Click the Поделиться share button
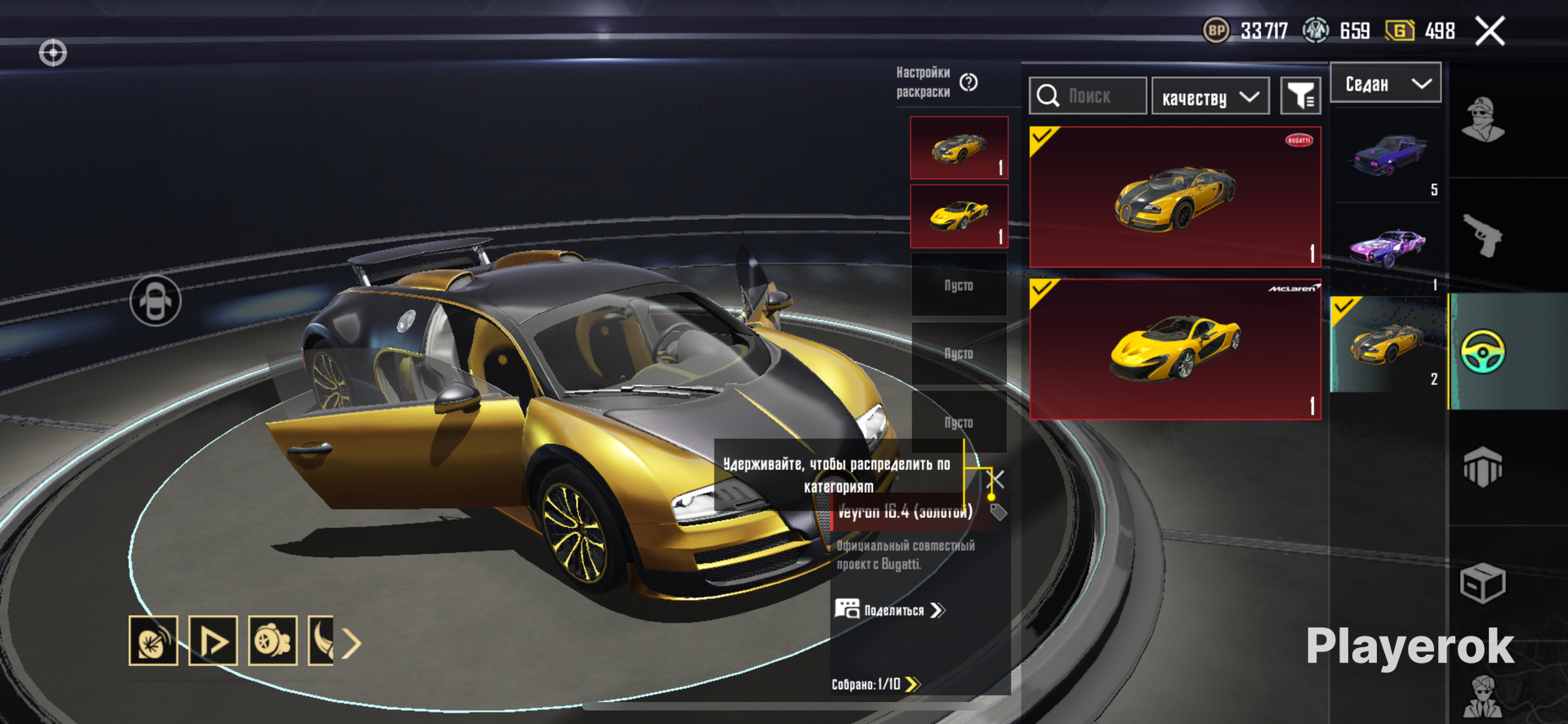 890,610
